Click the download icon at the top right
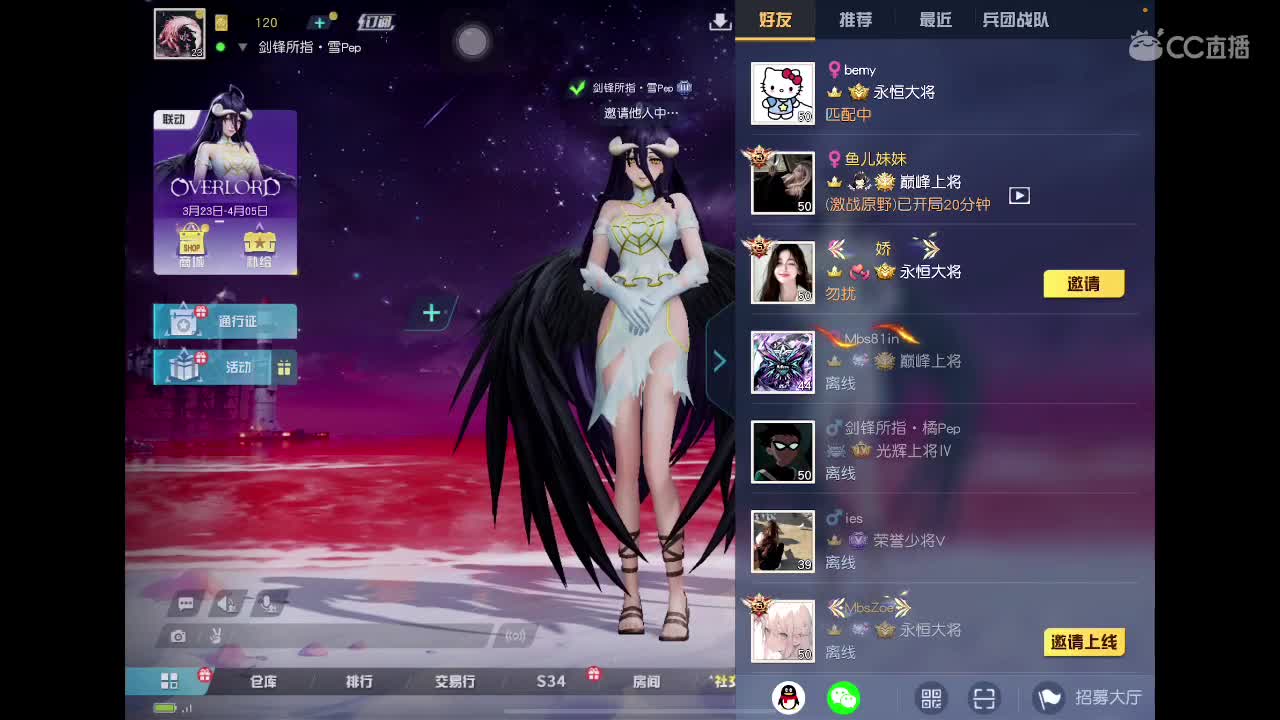Viewport: 1280px width, 720px height. click(x=720, y=20)
